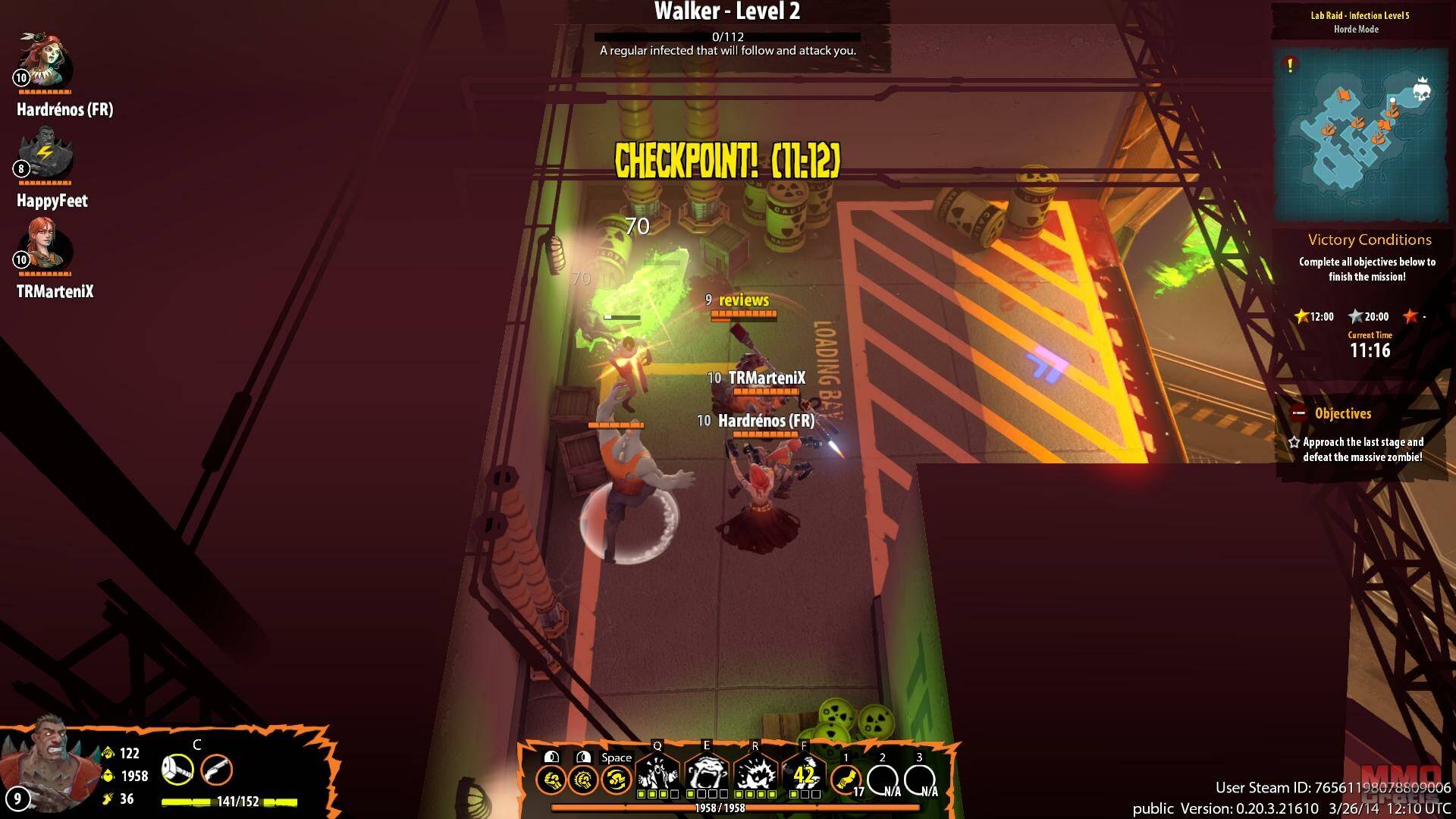Use the glowing fist heavy attack

point(583,780)
